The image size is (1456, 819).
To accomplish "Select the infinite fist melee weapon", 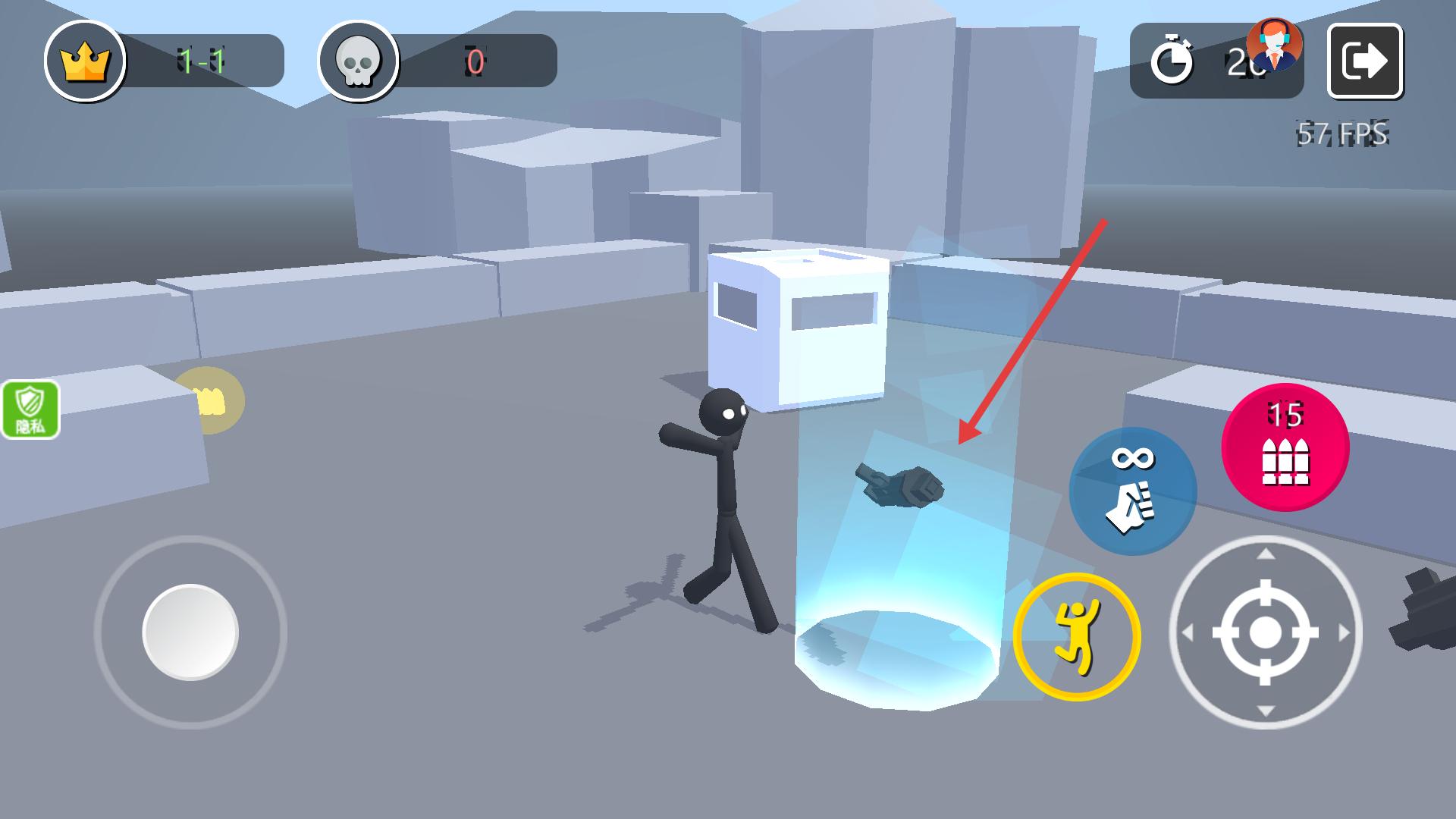I will tap(1132, 491).
